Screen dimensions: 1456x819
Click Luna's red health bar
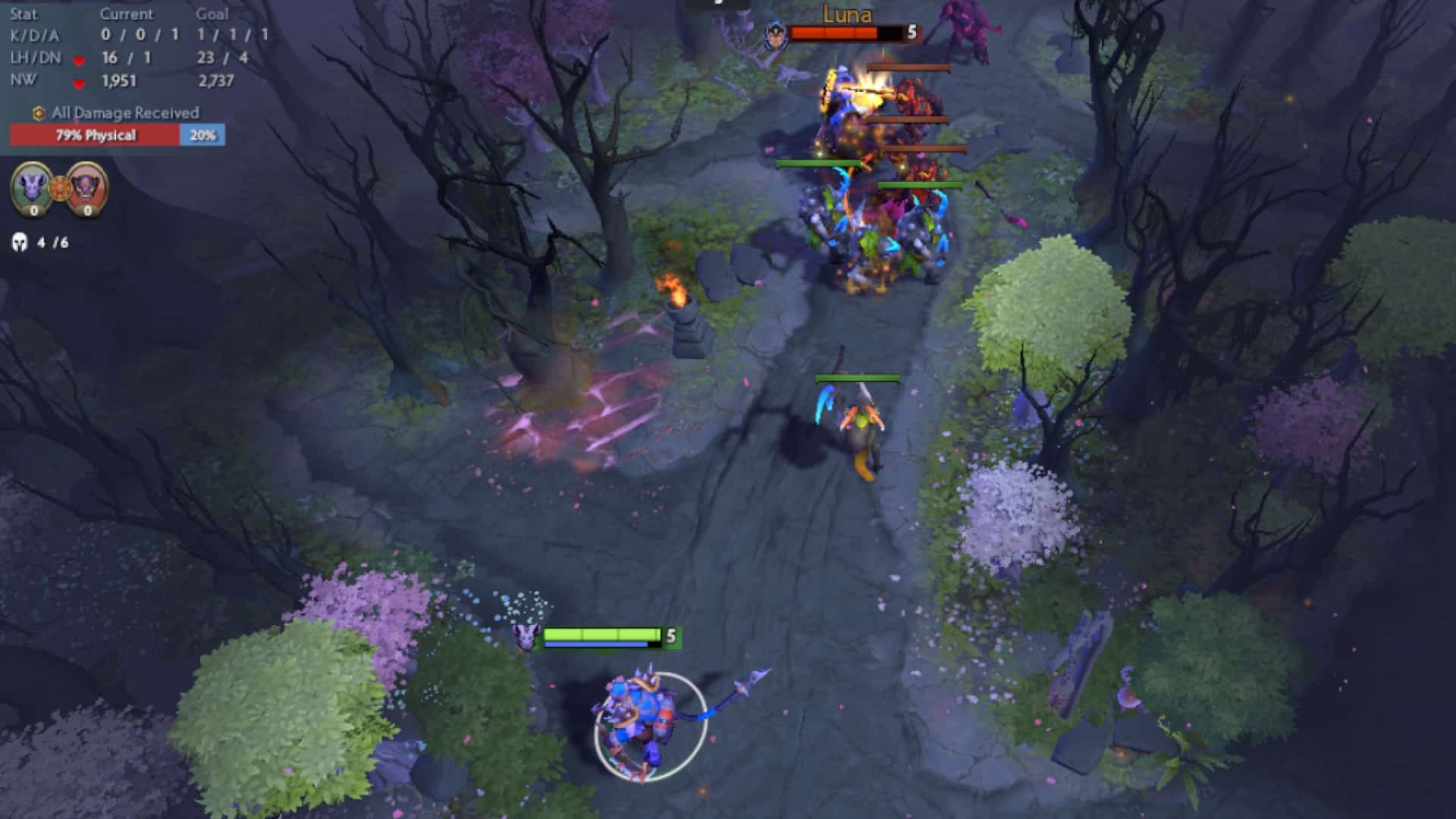point(834,32)
